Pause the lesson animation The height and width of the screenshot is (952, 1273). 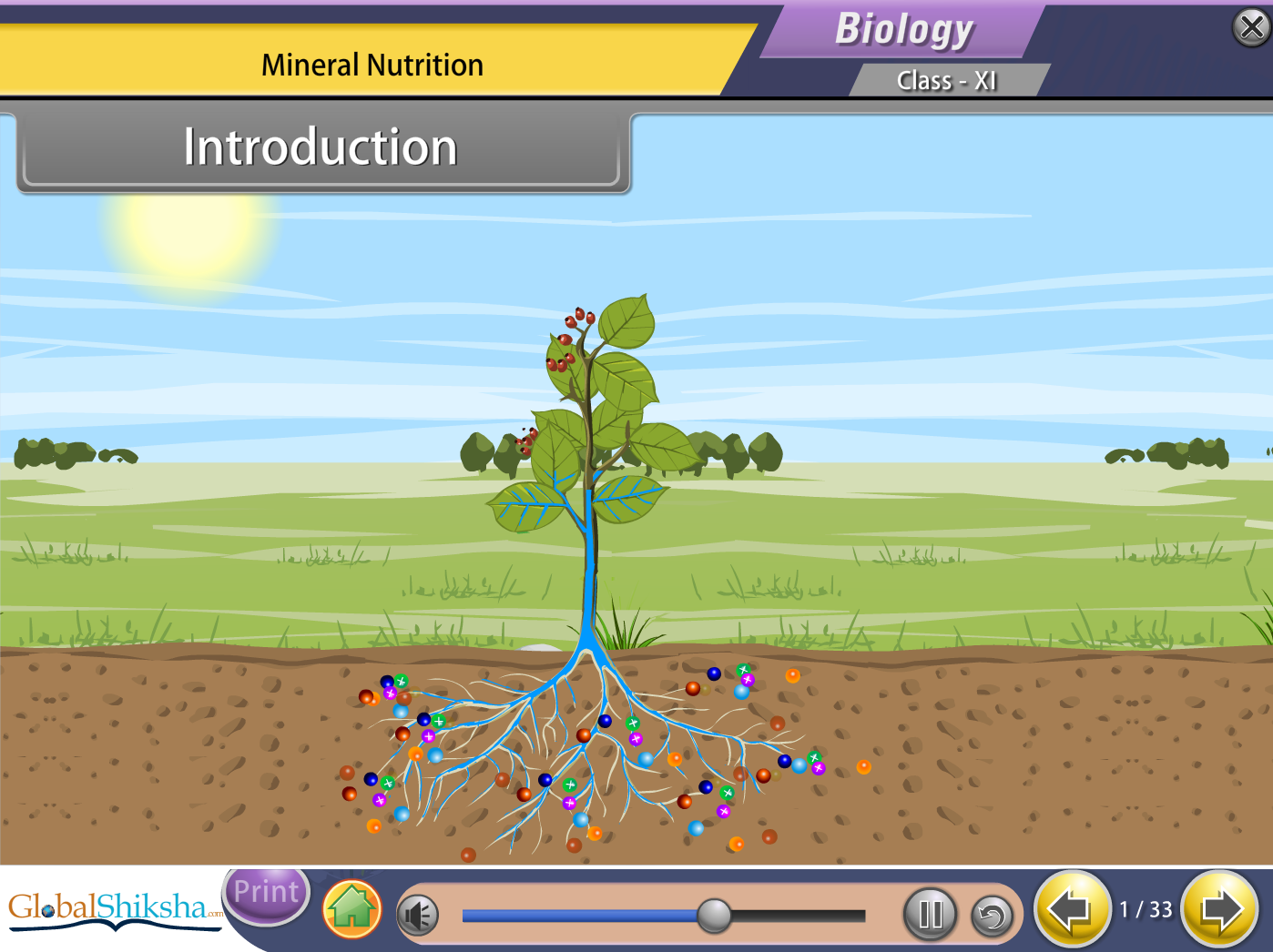930,914
